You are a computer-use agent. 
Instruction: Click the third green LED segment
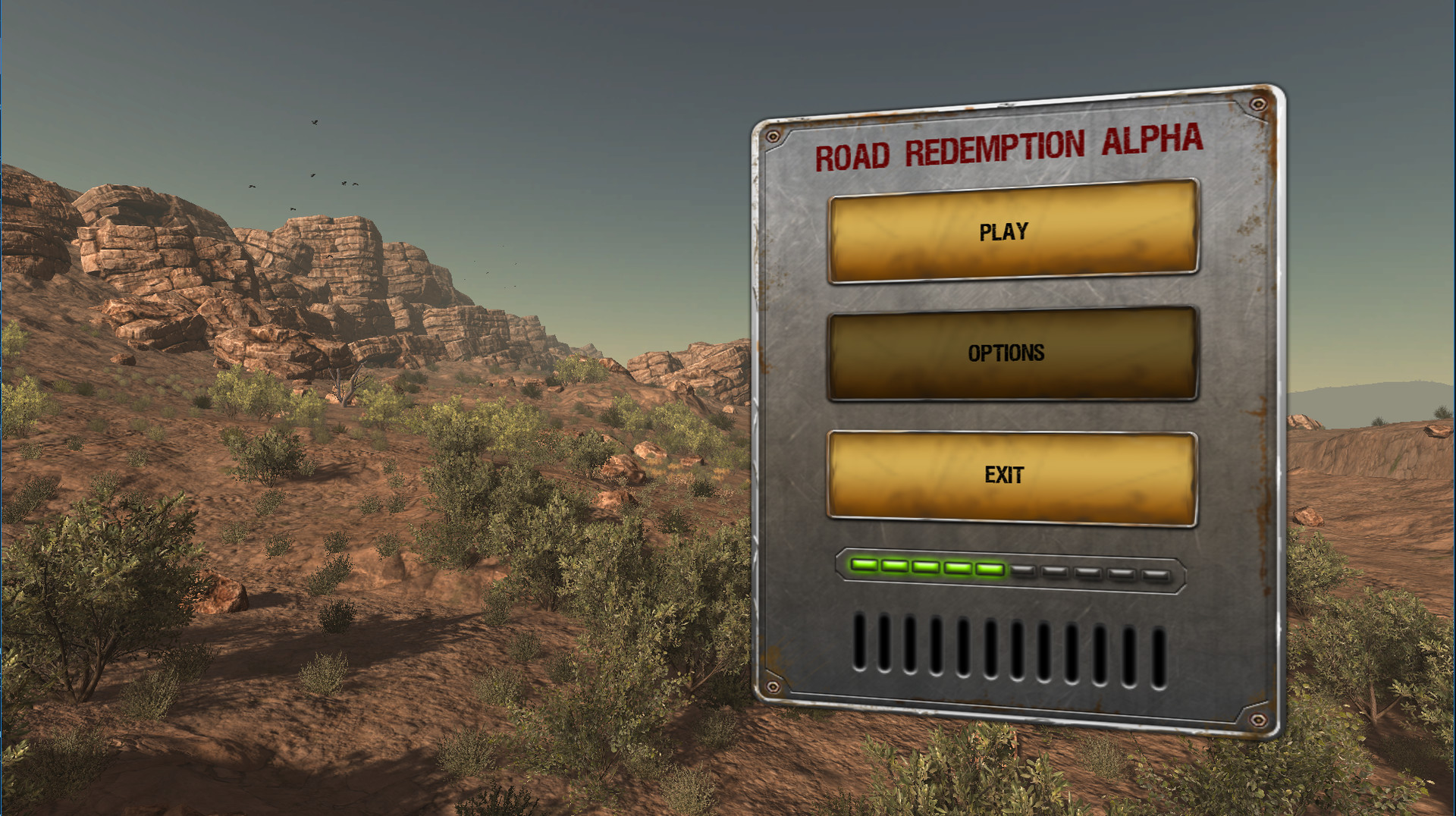tap(925, 566)
